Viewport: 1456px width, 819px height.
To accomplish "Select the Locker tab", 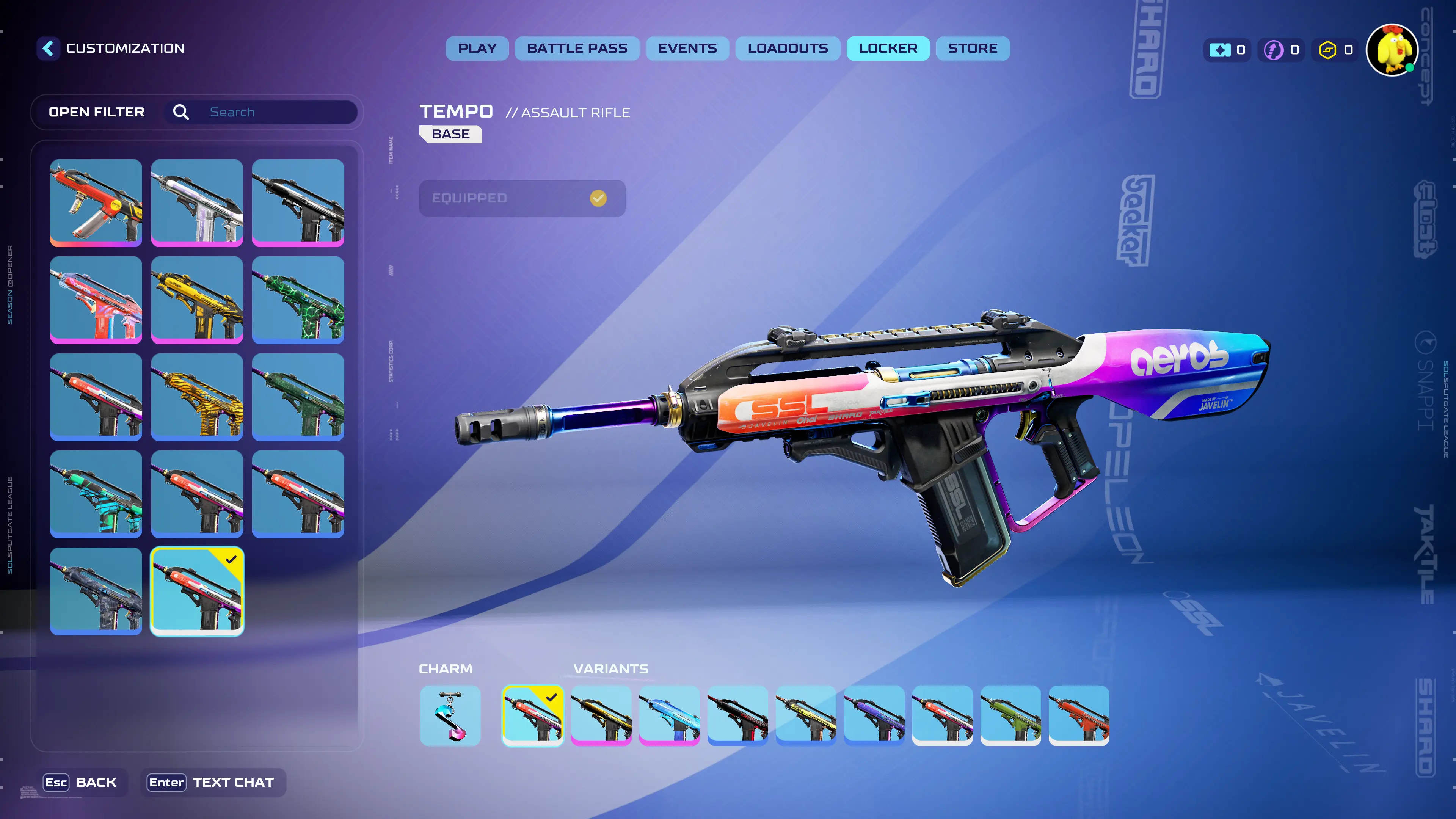I will pyautogui.click(x=887, y=49).
